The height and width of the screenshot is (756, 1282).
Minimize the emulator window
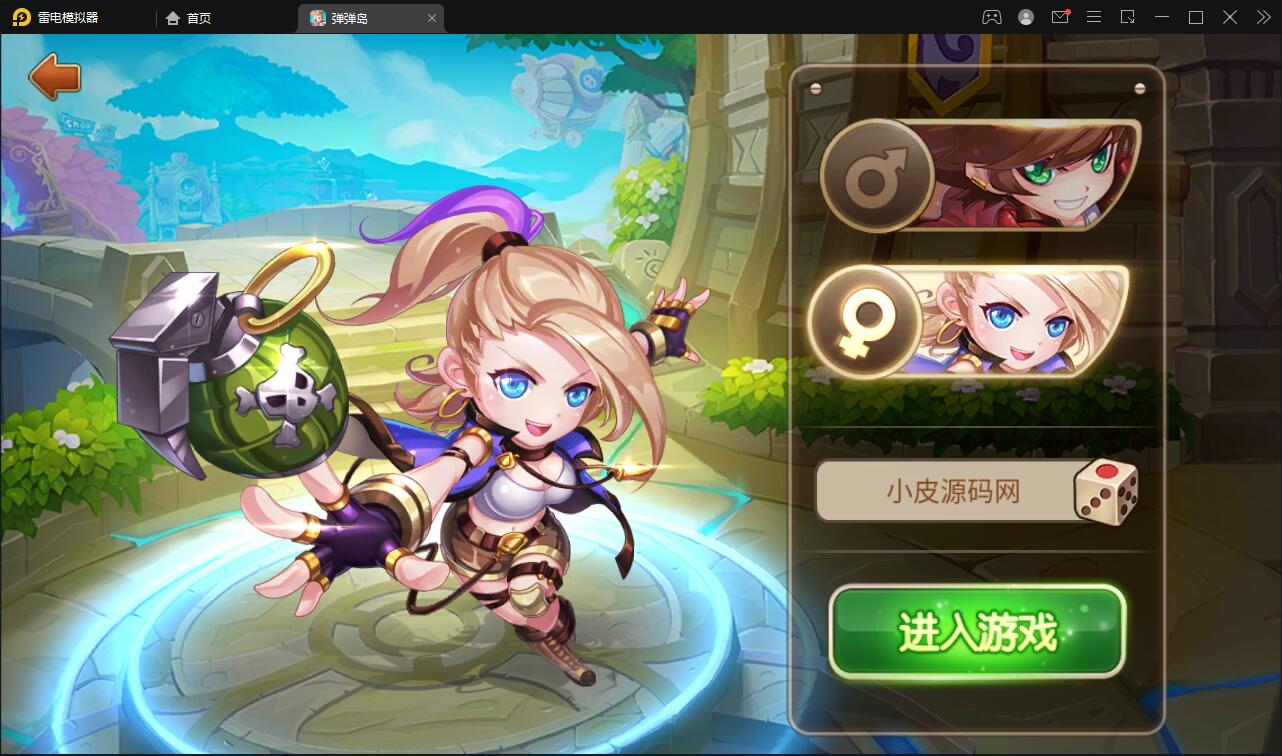[x=1161, y=17]
